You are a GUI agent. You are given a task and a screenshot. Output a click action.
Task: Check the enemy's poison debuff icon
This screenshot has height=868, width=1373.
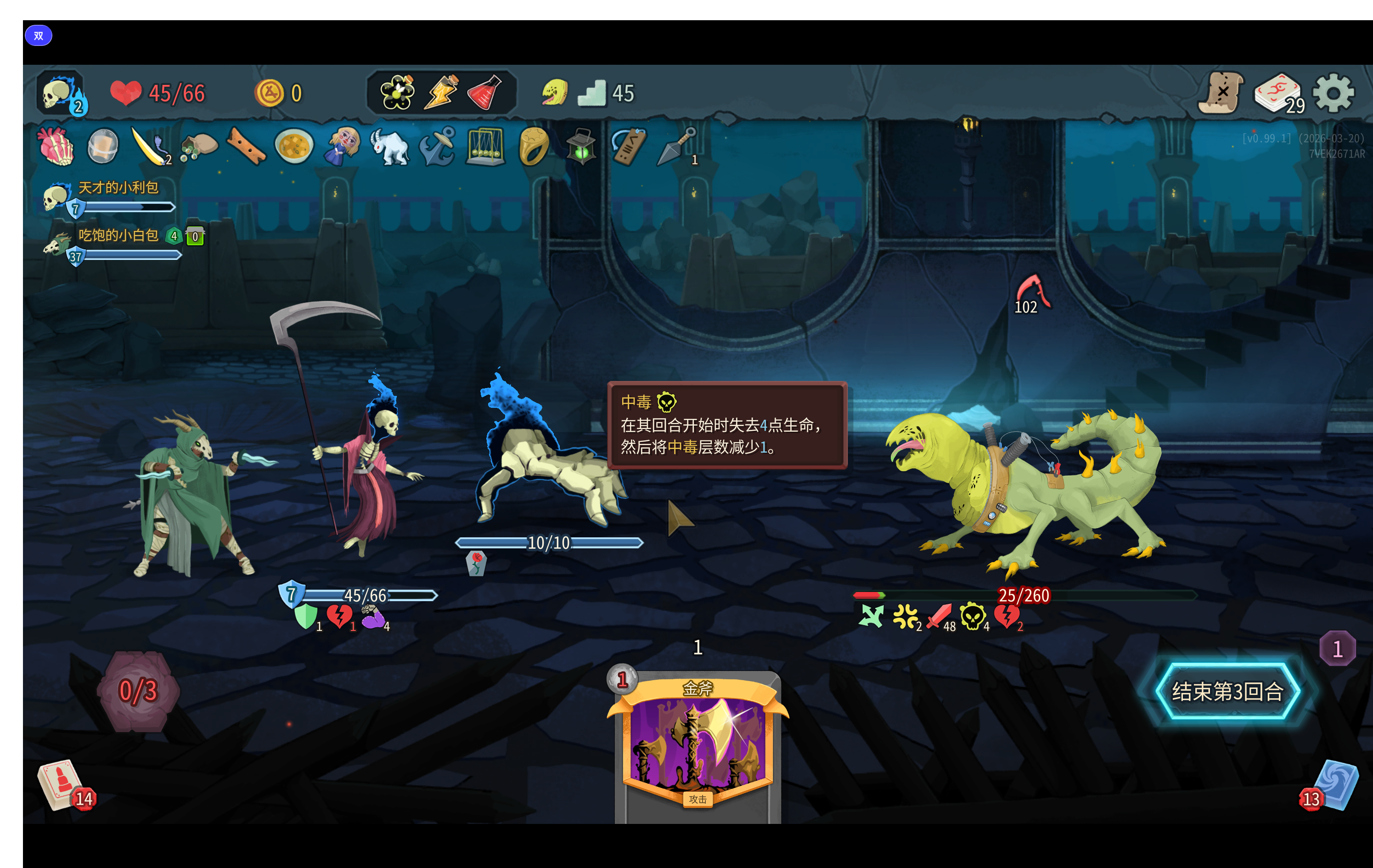pyautogui.click(x=972, y=616)
